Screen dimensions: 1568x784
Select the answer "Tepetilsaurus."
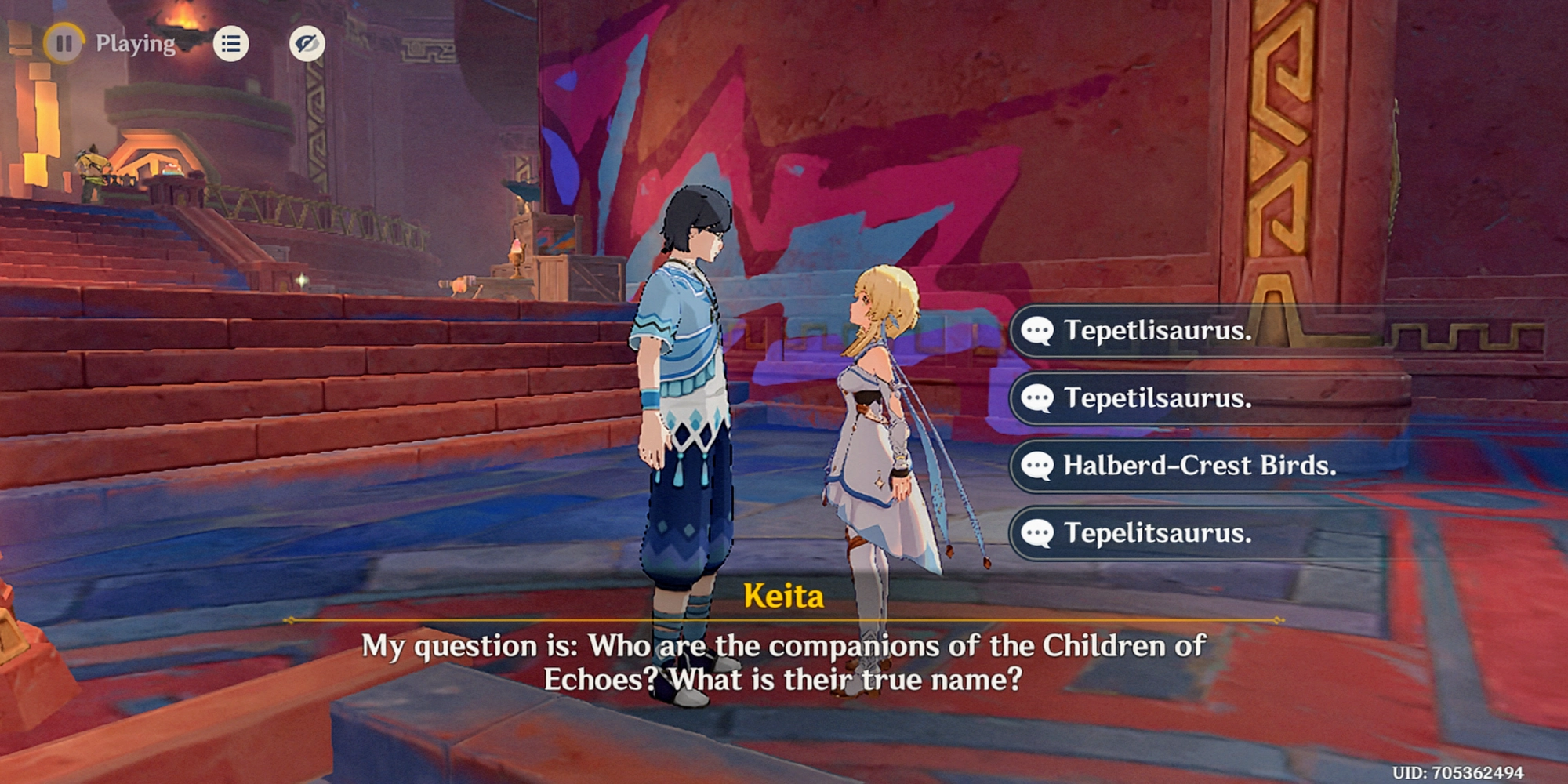[x=1157, y=398]
